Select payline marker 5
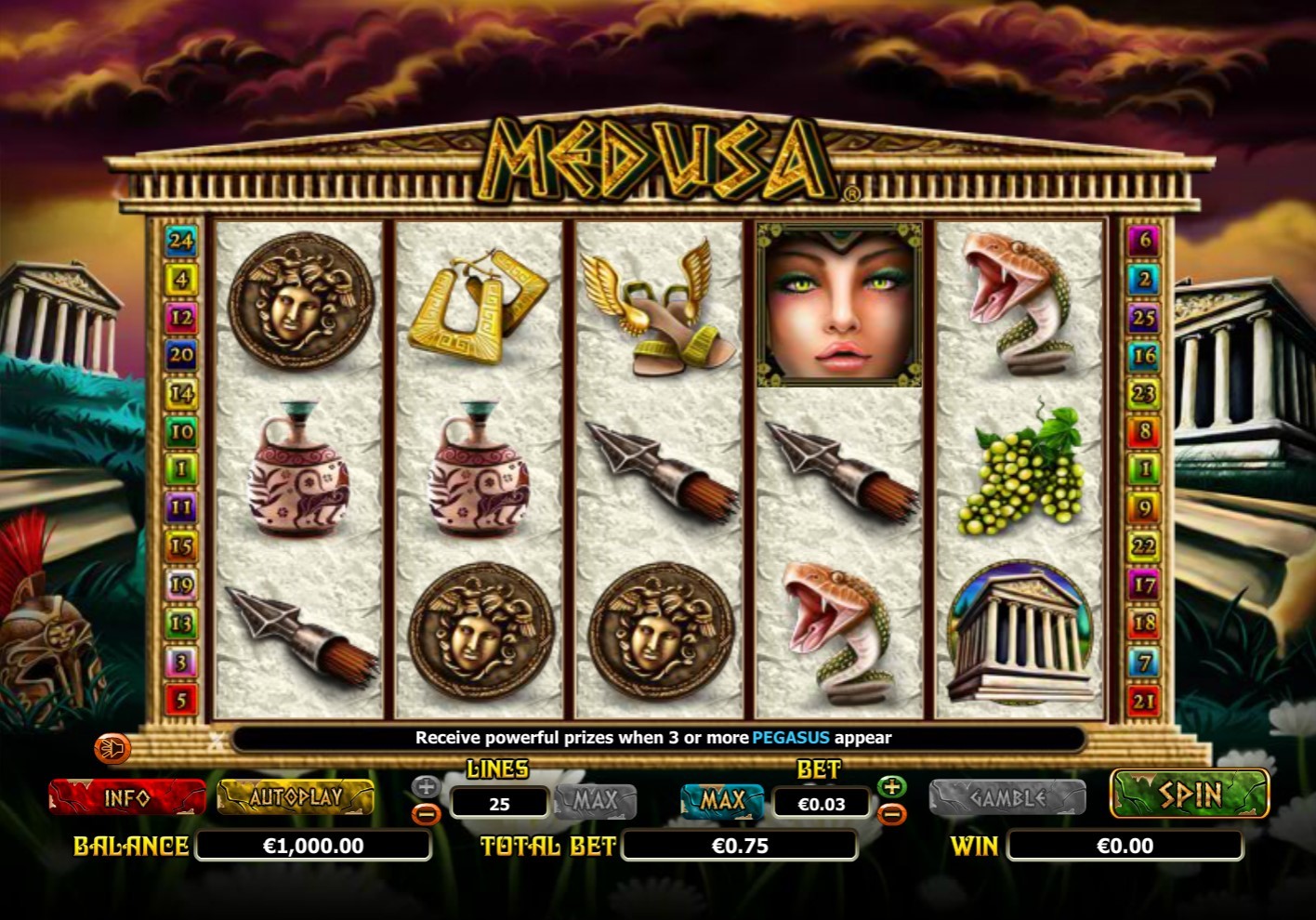 [x=180, y=700]
